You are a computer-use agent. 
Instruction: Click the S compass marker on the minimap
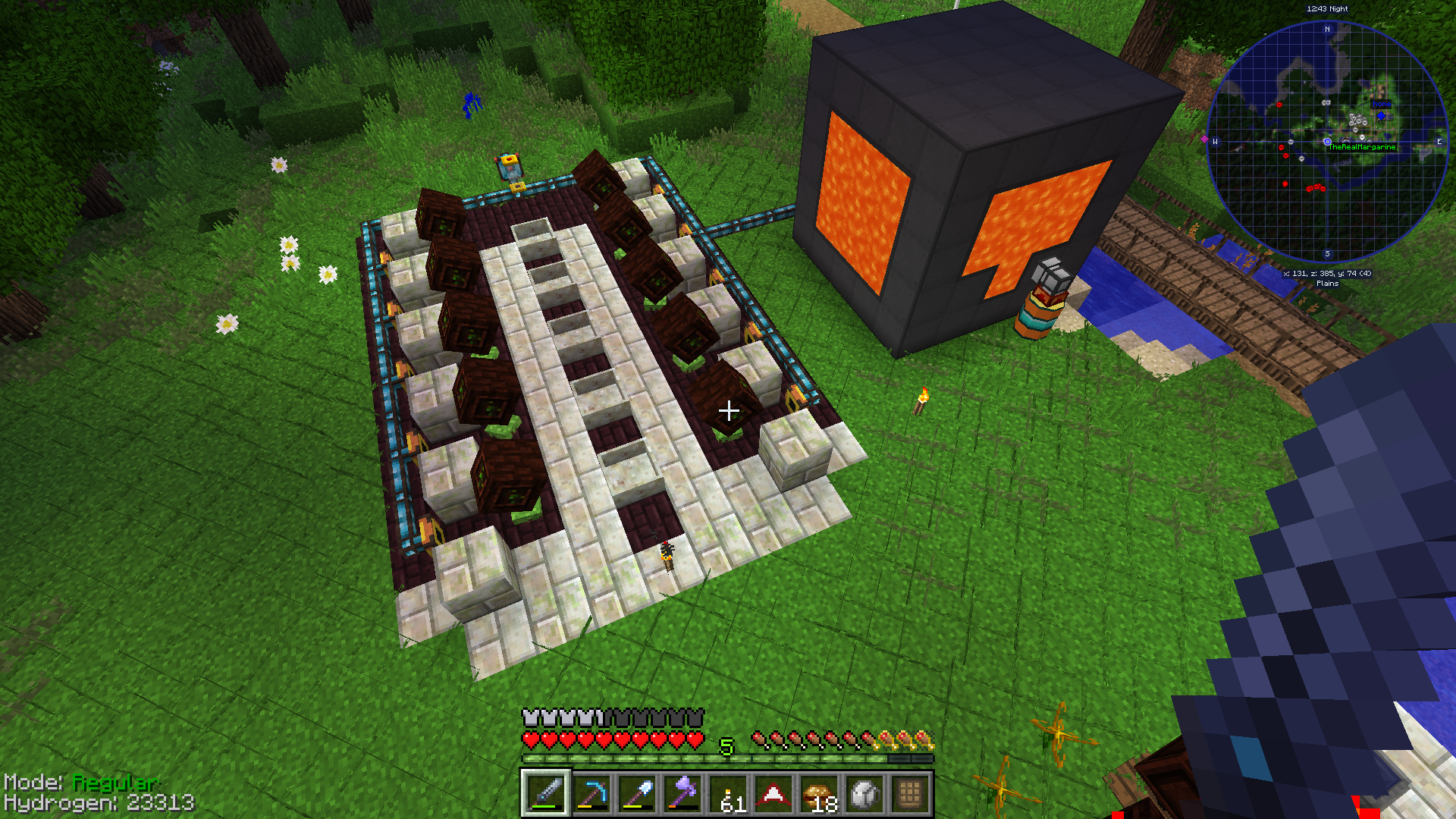coord(1327,254)
